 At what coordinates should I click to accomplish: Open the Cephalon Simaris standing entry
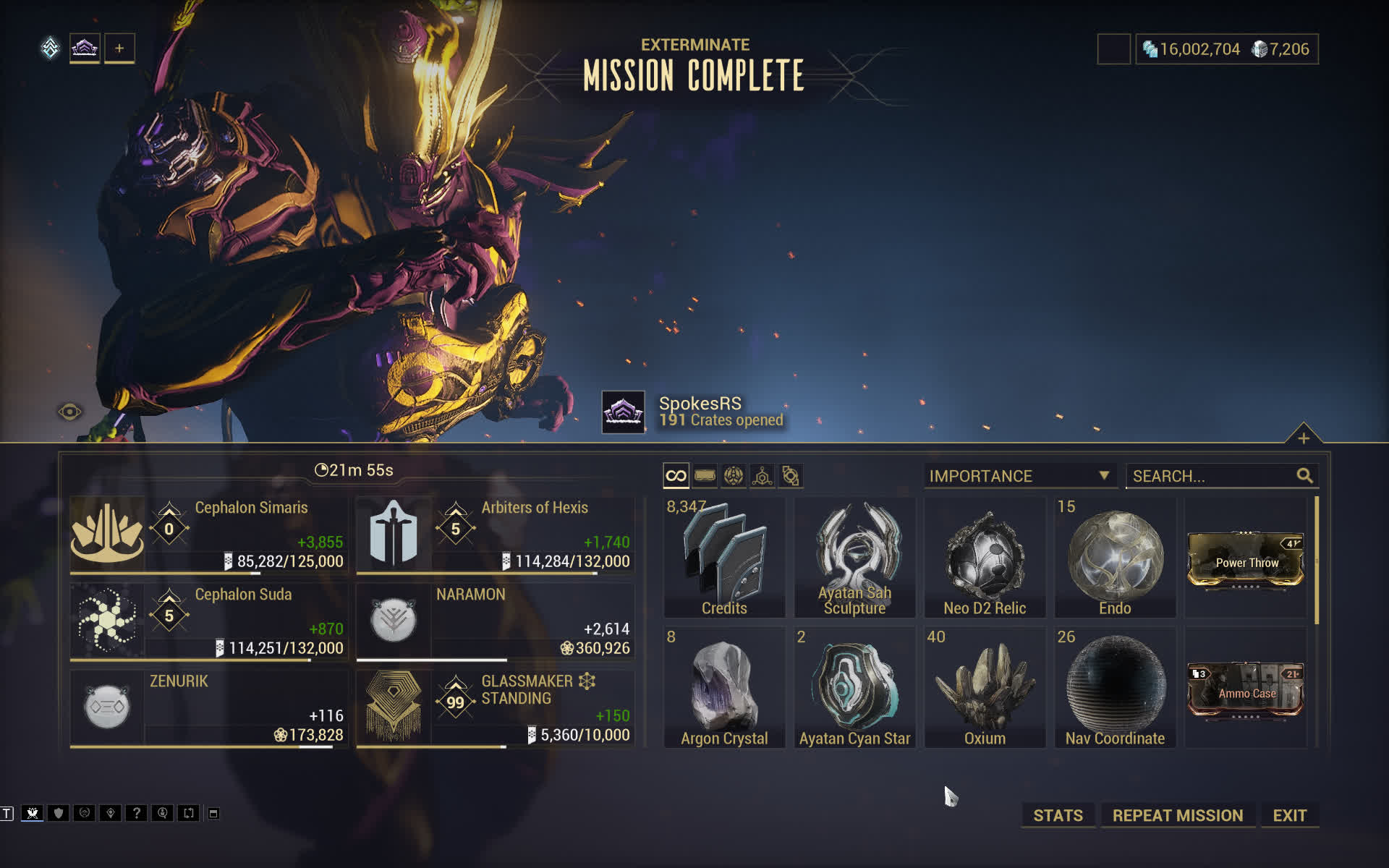(x=208, y=535)
